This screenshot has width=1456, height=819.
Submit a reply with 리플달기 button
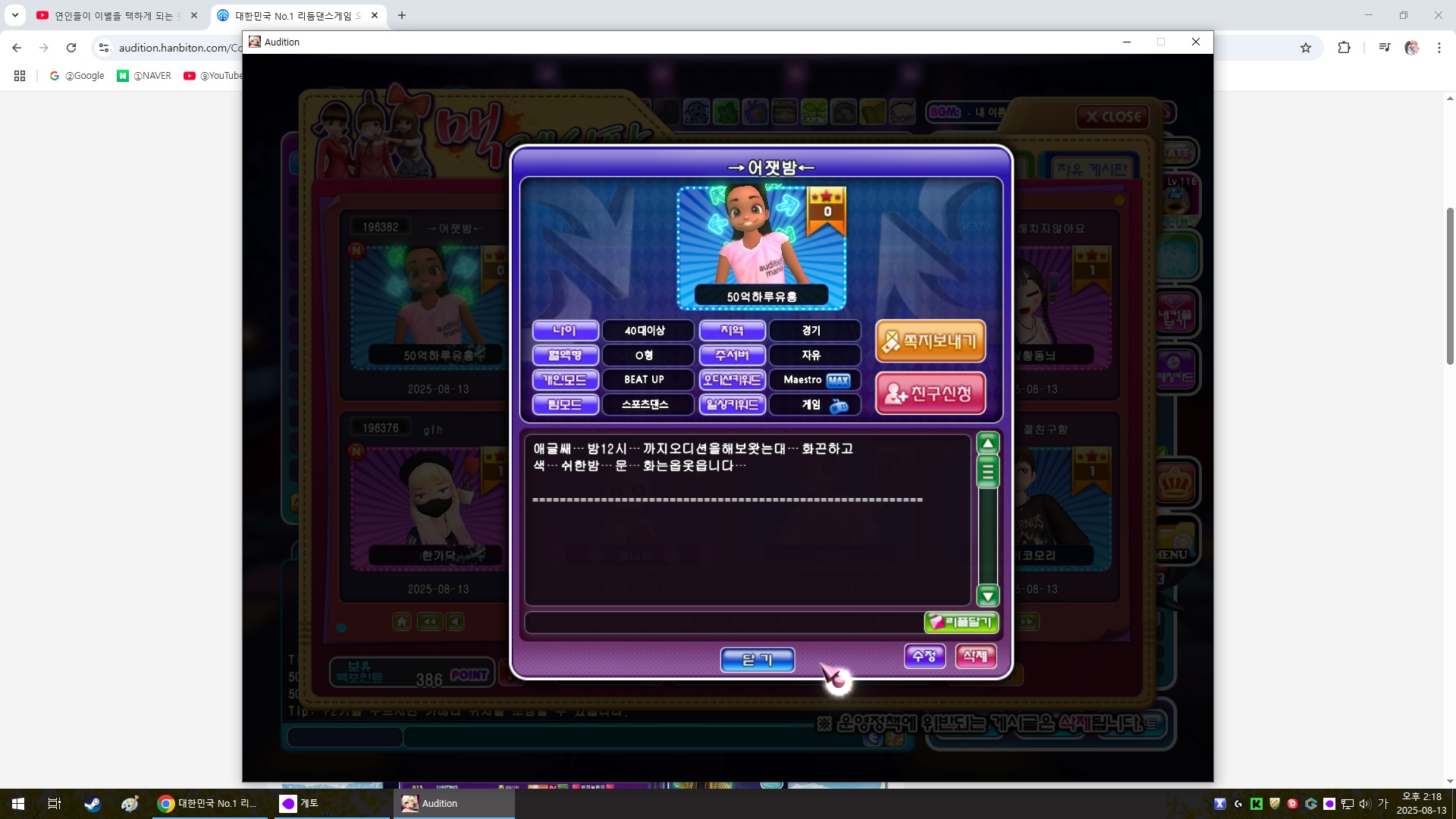[x=961, y=623]
